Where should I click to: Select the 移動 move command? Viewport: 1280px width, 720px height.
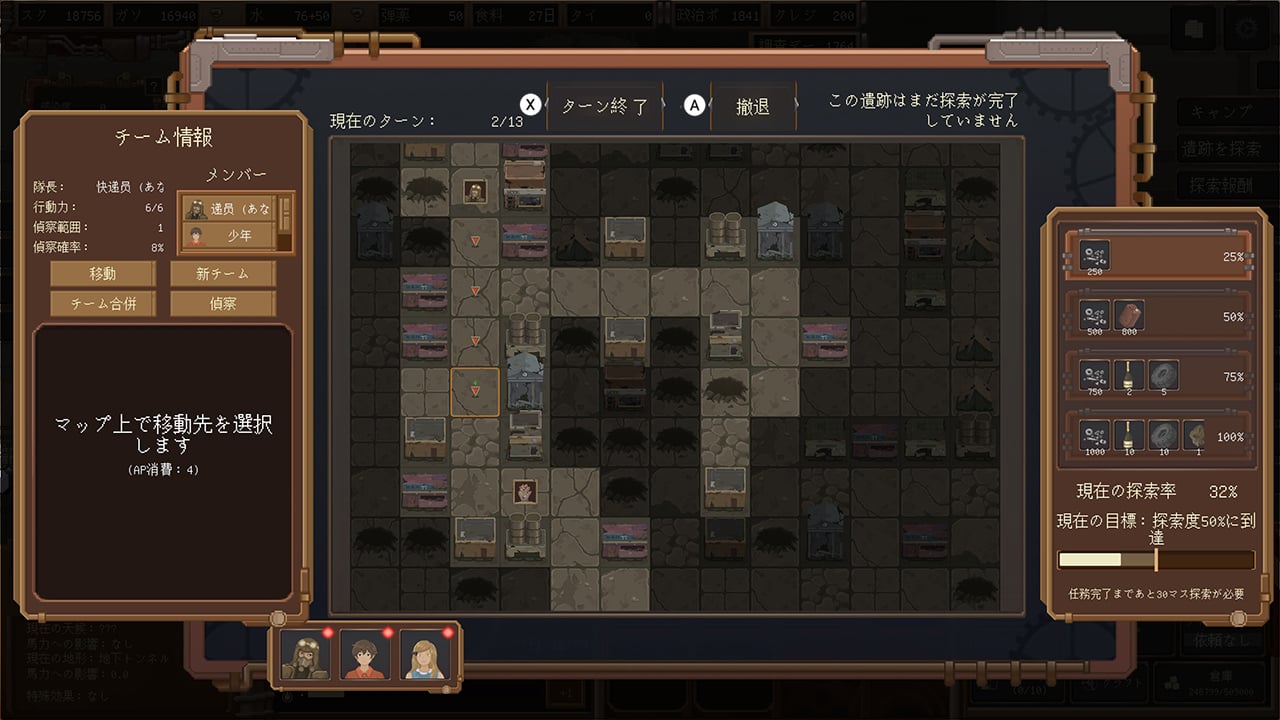point(103,273)
